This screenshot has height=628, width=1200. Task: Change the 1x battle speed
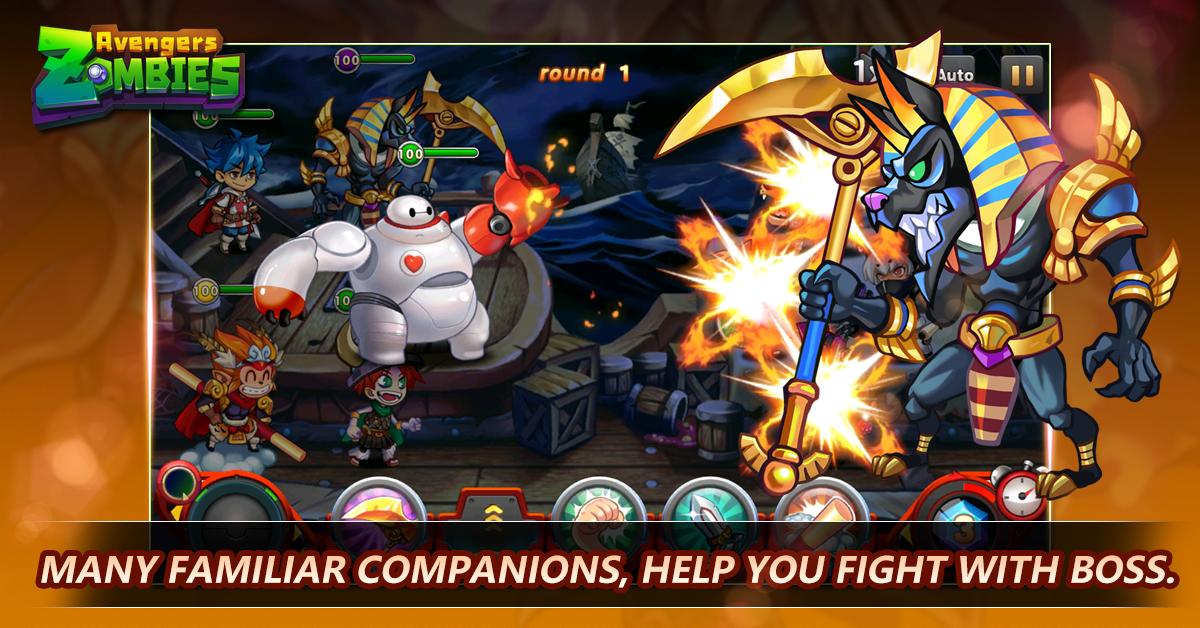866,70
